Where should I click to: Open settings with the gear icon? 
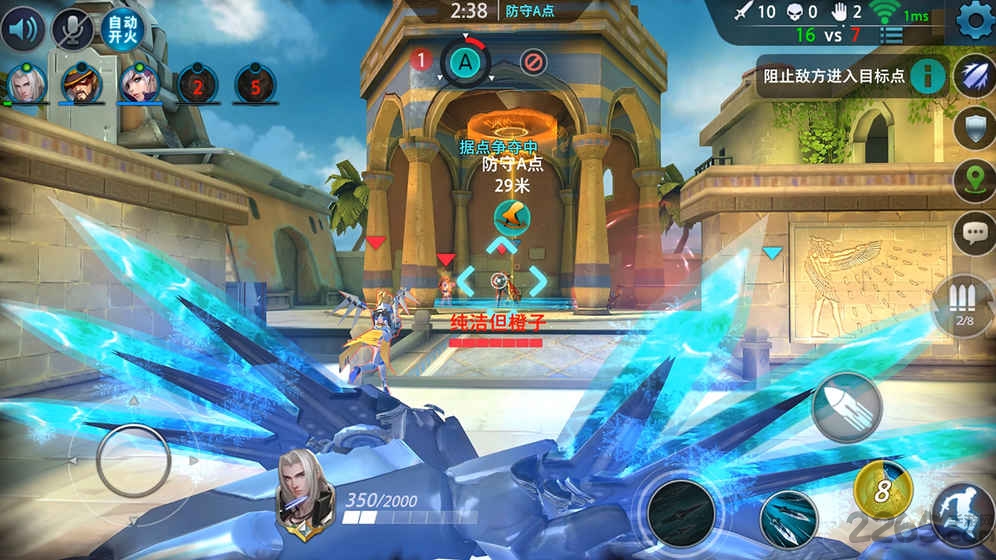[972, 20]
